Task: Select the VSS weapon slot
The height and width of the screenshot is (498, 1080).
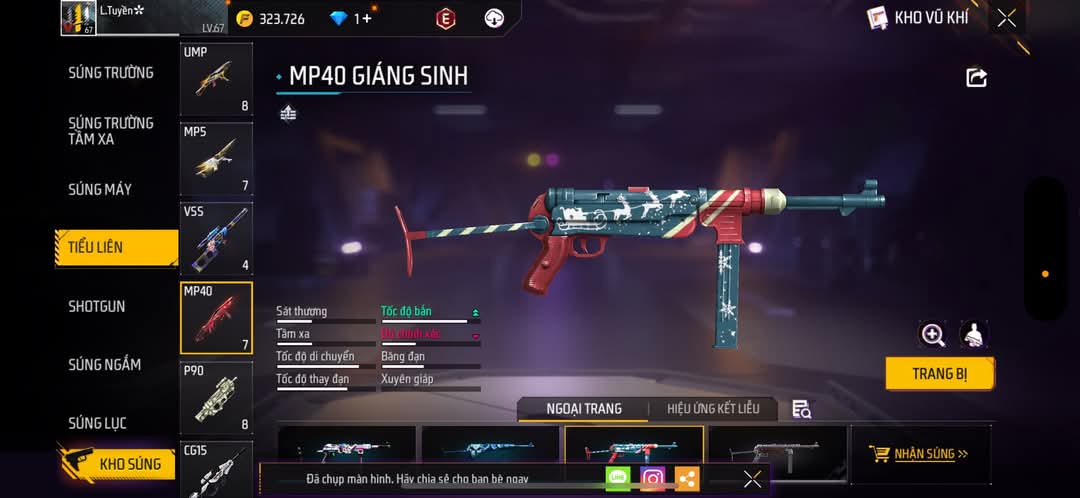Action: pos(216,238)
